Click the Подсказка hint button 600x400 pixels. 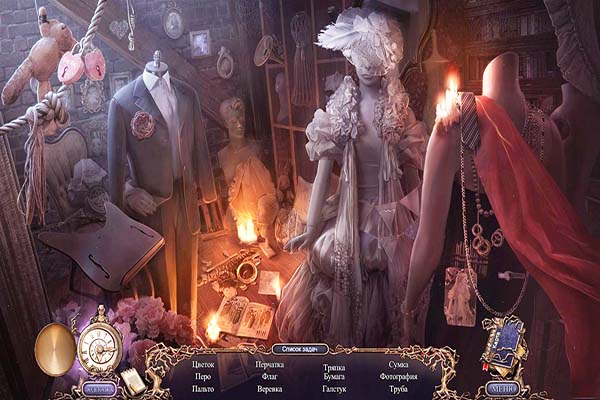point(98,388)
